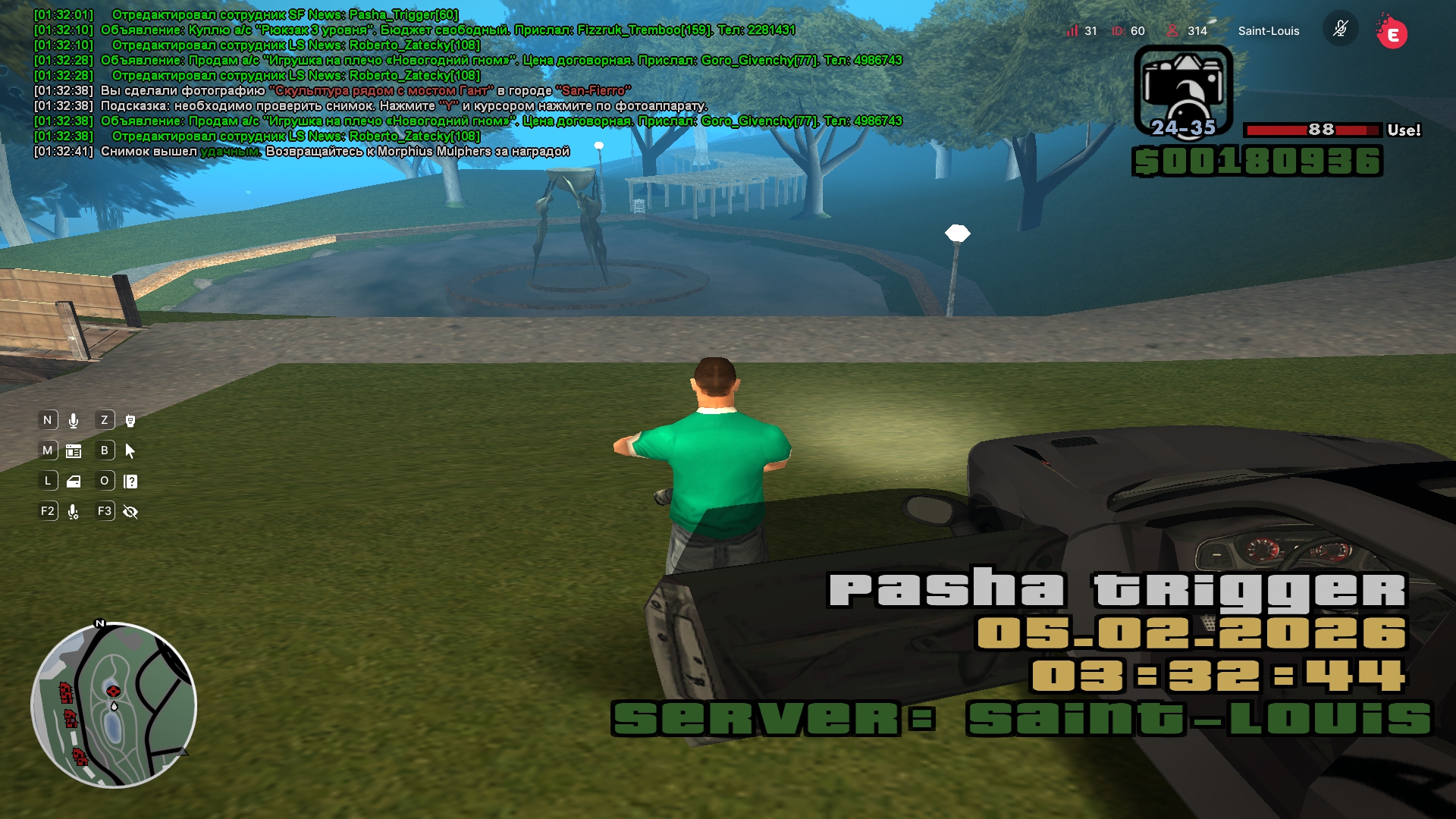This screenshot has width=1456, height=819.
Task: Click the Saint-Louis server name label
Action: [x=1268, y=31]
